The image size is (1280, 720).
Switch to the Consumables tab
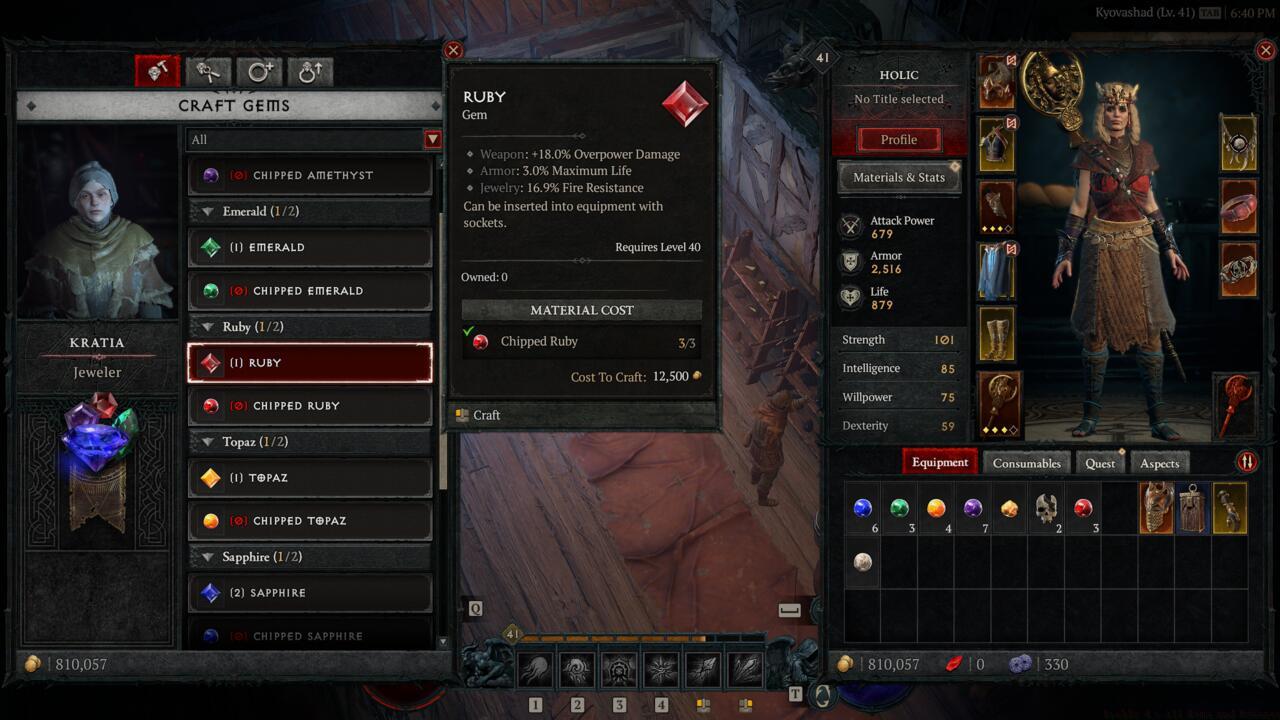[1026, 463]
